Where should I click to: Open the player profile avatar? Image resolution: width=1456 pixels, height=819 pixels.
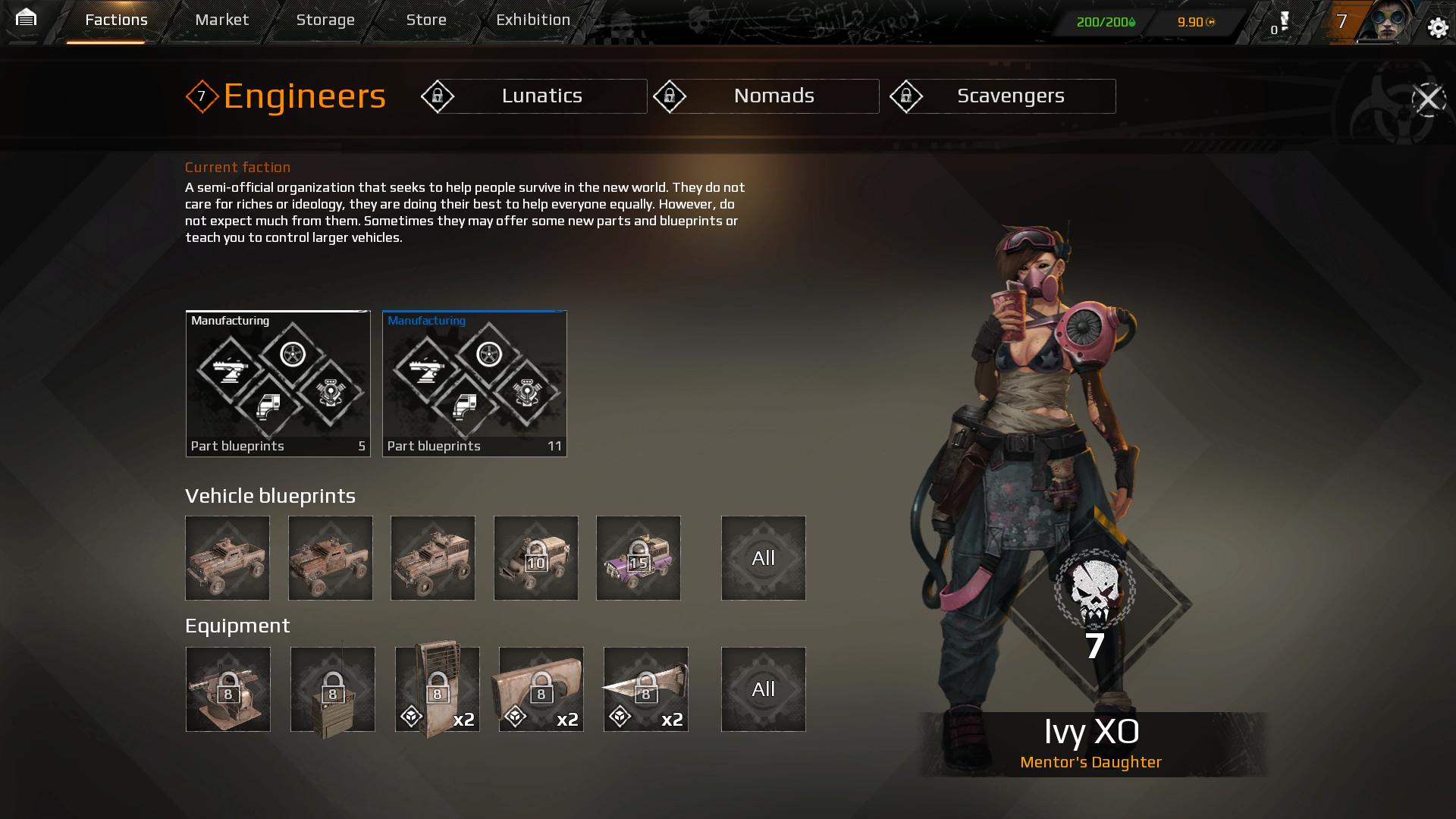click(1391, 22)
